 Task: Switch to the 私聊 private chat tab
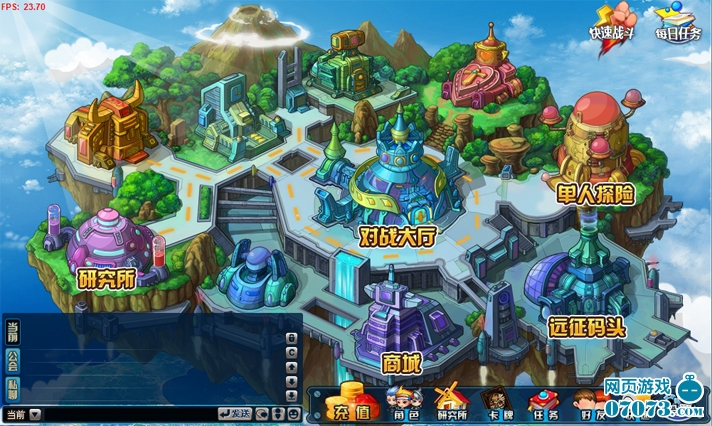click(x=12, y=388)
